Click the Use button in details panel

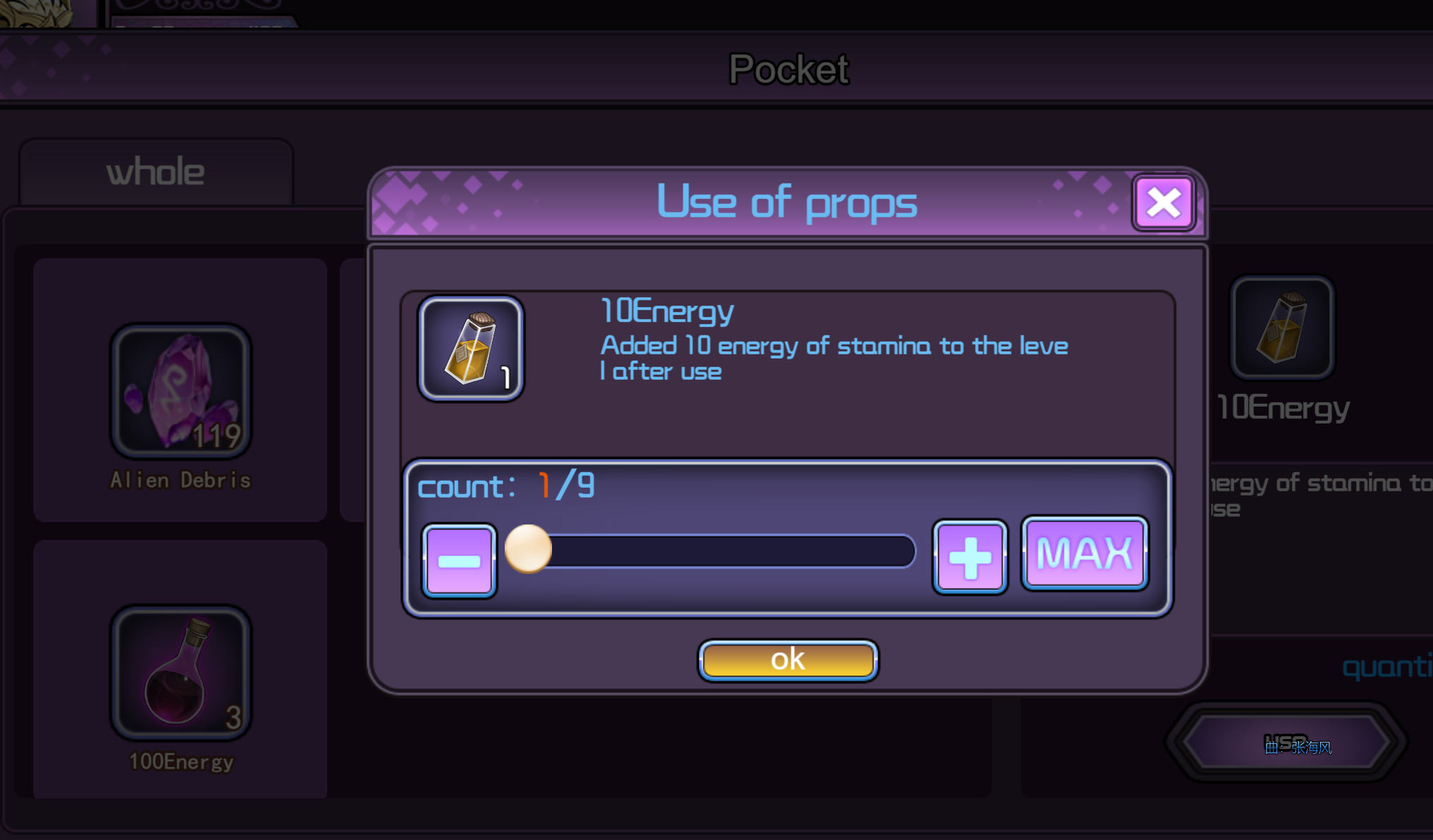1286,743
